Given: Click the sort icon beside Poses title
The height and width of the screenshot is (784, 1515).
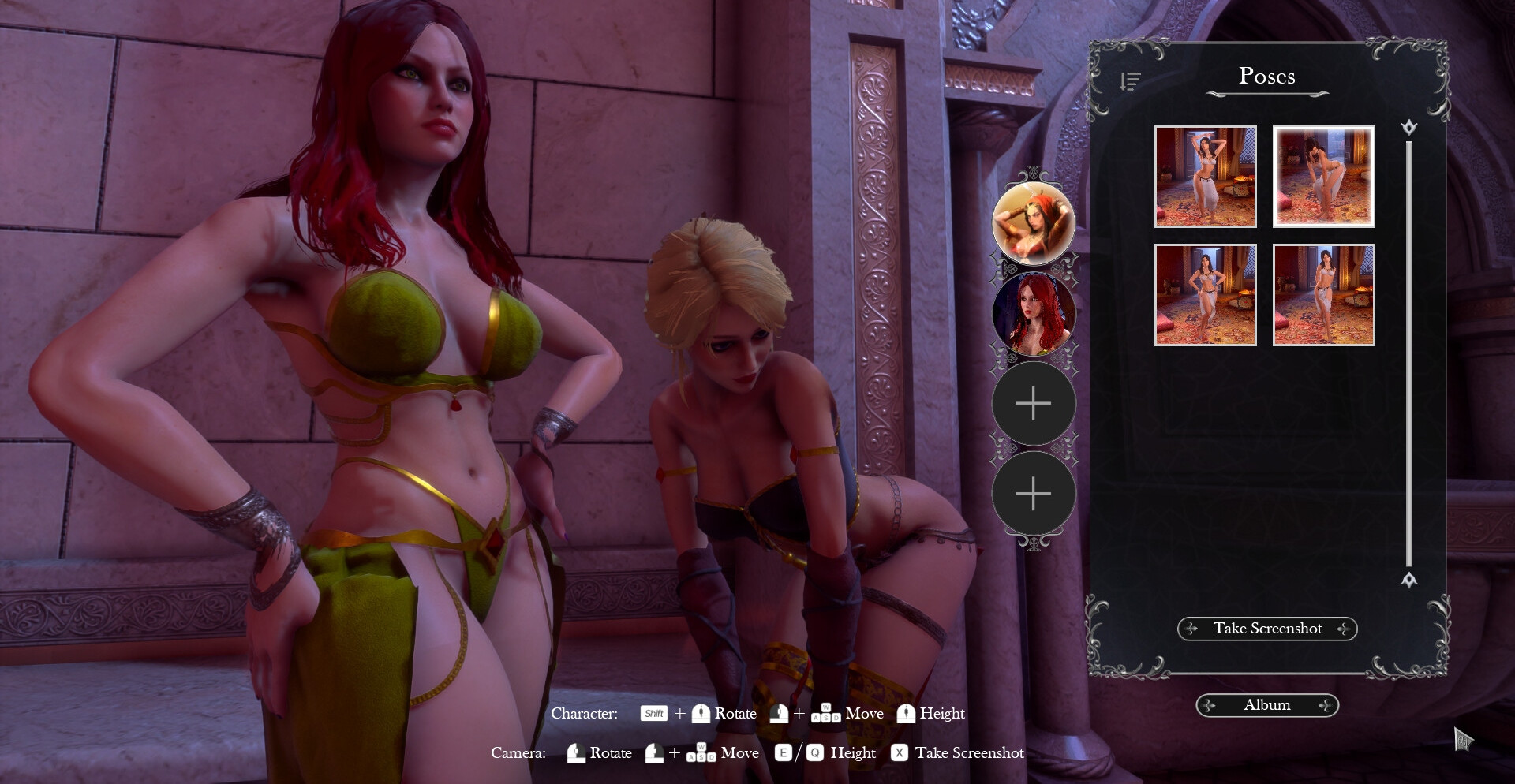Looking at the screenshot, I should [x=1130, y=81].
